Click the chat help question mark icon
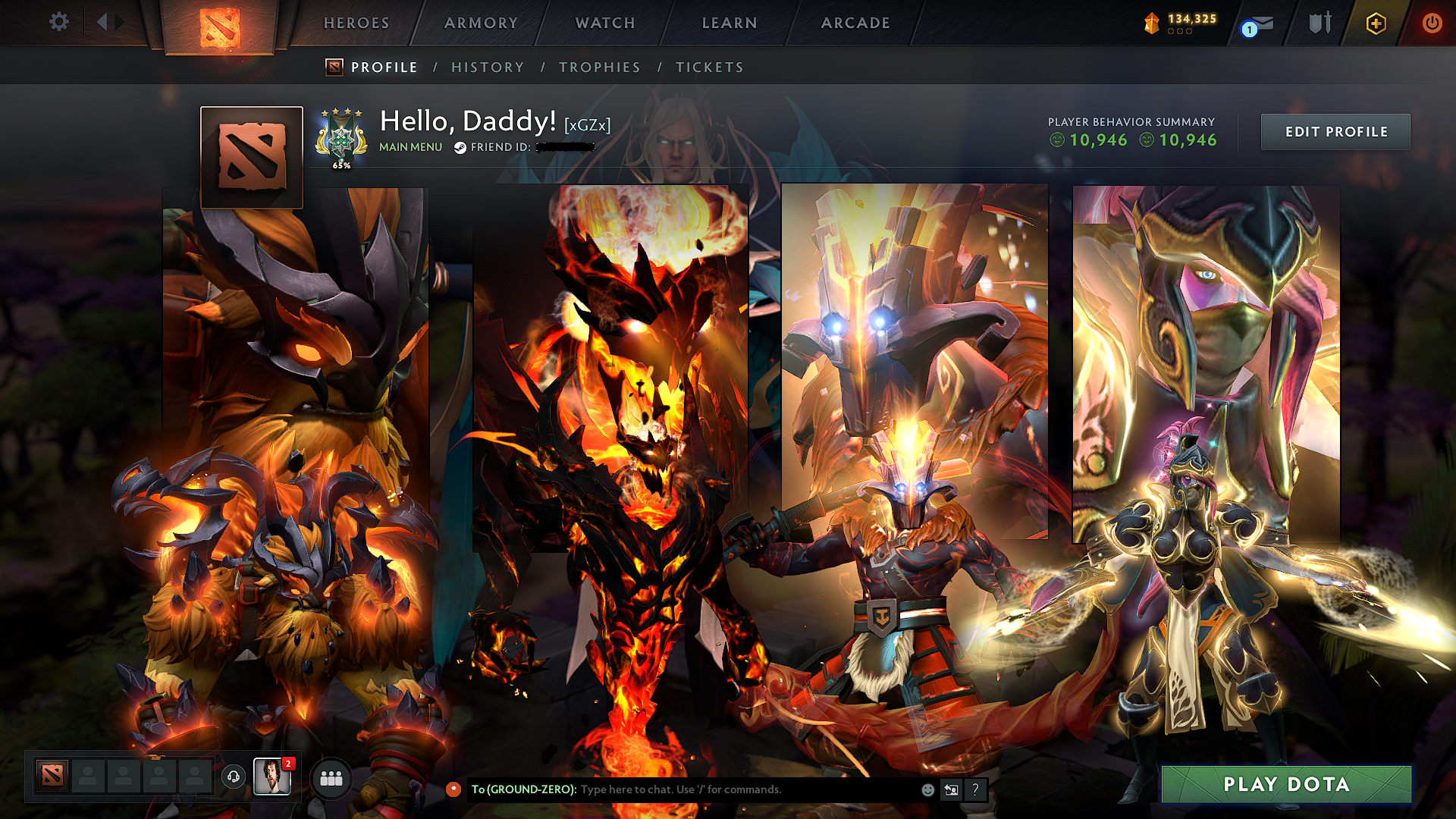1456x819 pixels. click(975, 789)
